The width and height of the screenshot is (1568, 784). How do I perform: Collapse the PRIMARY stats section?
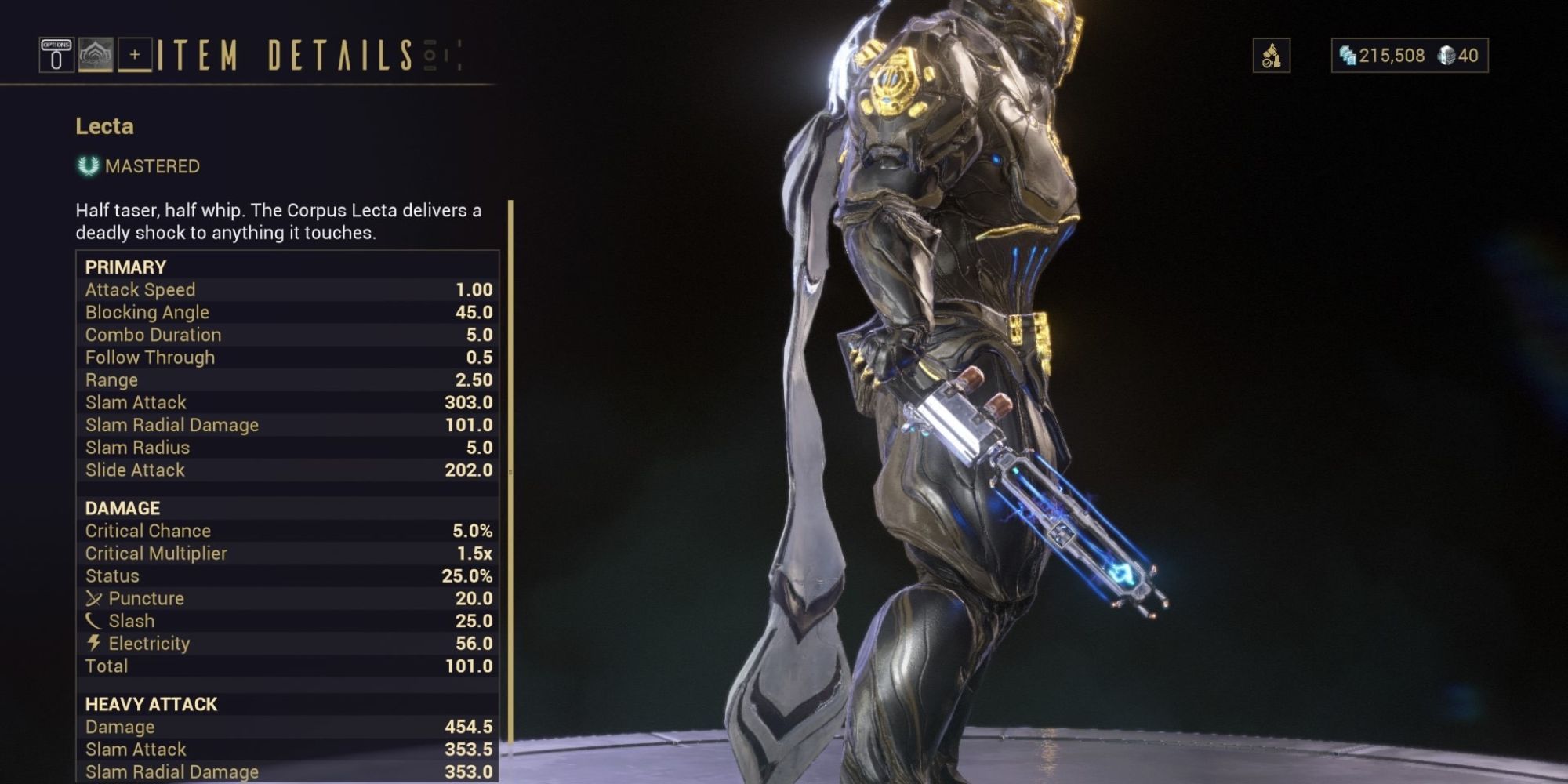125,266
